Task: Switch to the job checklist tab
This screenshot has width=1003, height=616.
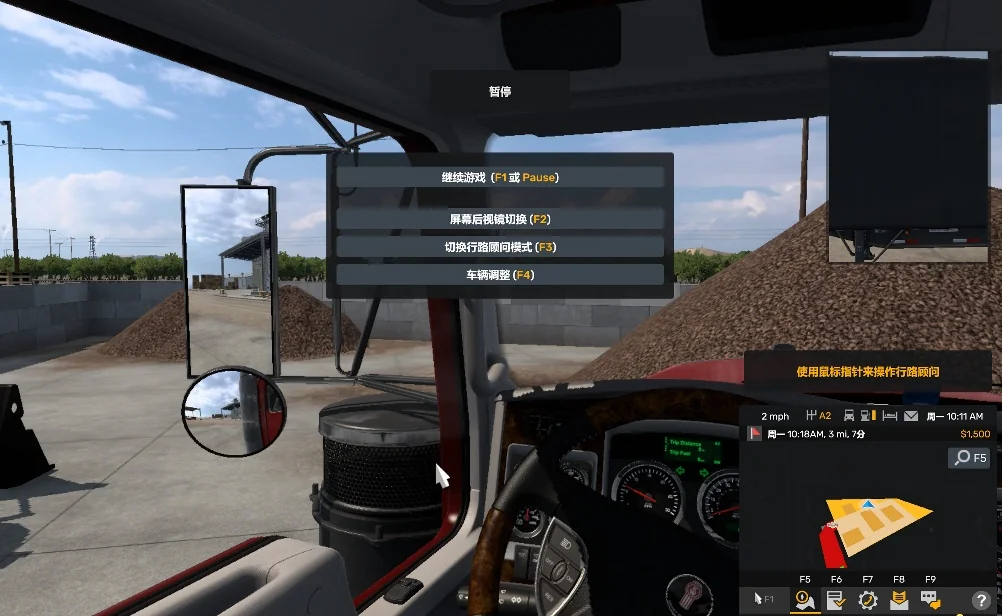Action: [x=836, y=600]
